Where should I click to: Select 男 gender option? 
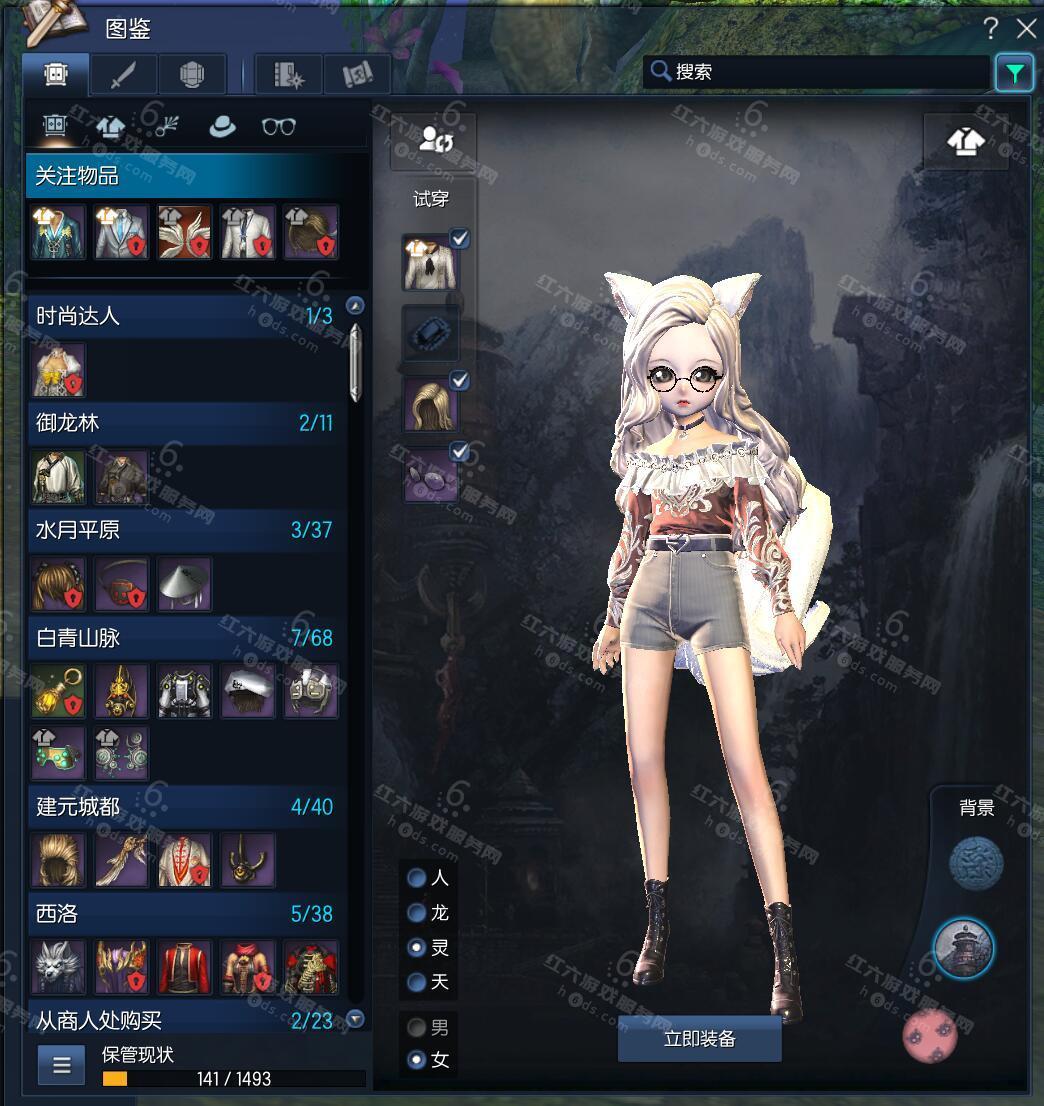coord(417,1027)
